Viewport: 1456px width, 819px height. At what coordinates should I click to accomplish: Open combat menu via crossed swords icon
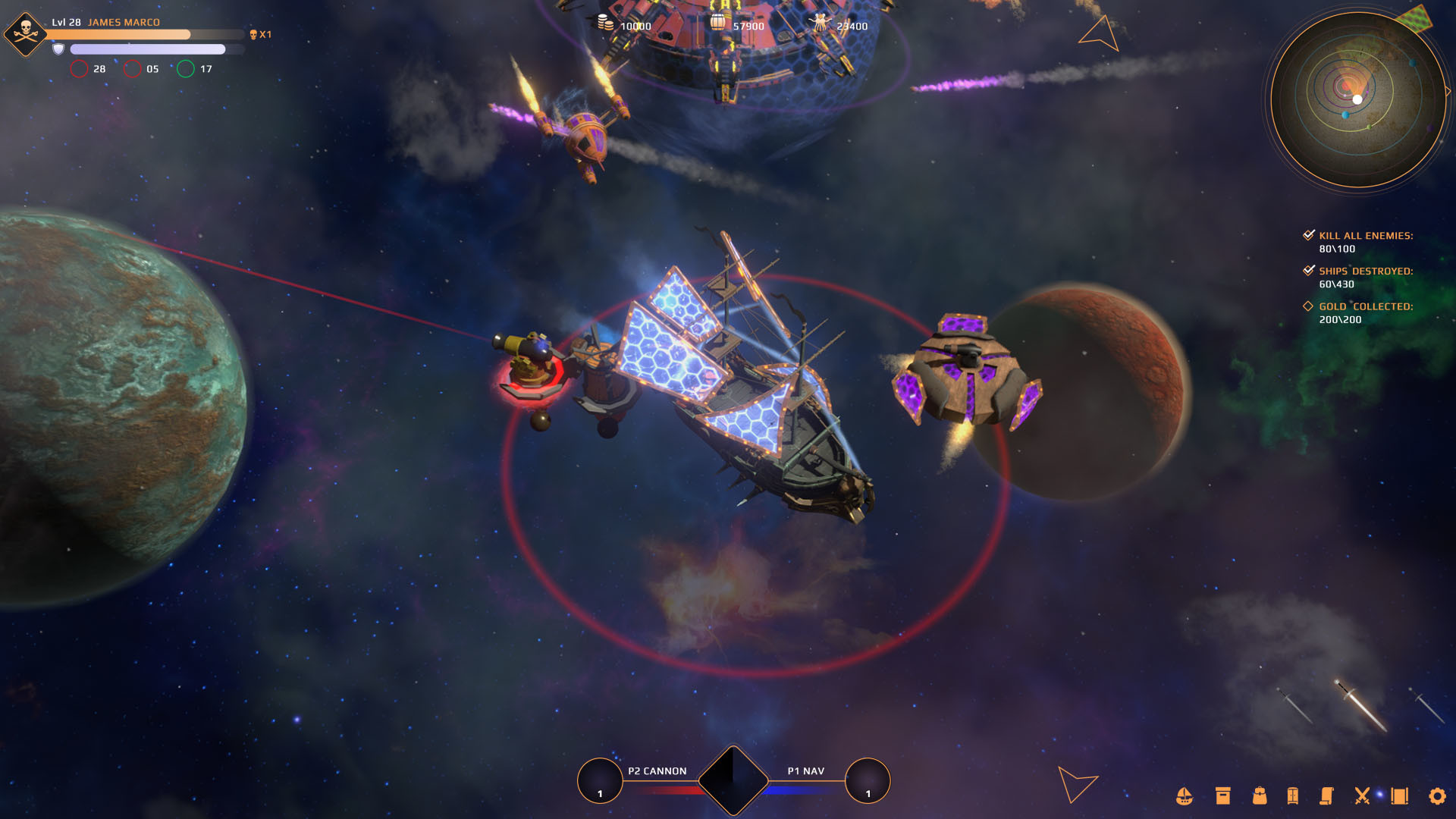click(1362, 797)
